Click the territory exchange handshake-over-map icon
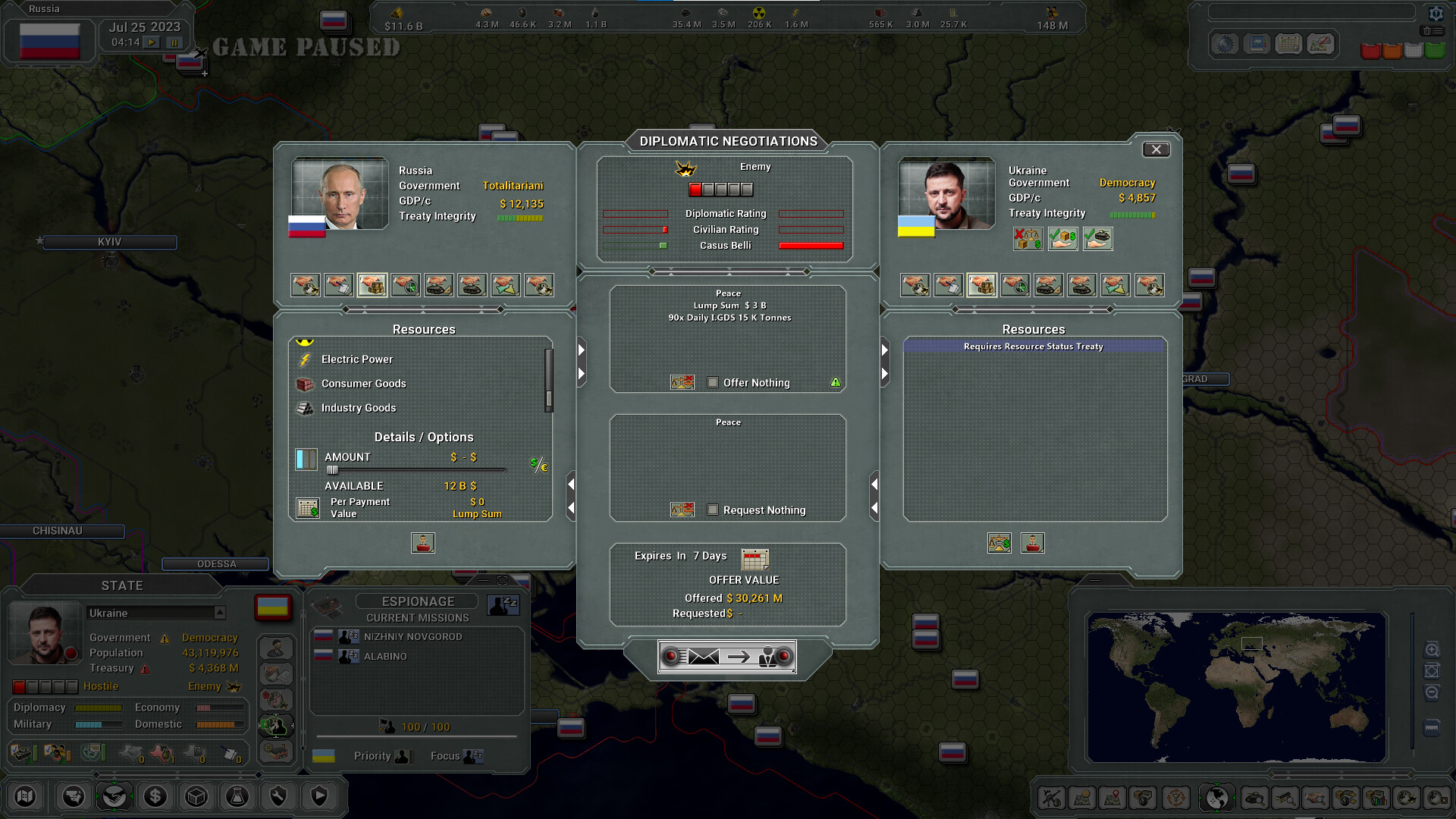Image resolution: width=1456 pixels, height=819 pixels. coord(506,285)
